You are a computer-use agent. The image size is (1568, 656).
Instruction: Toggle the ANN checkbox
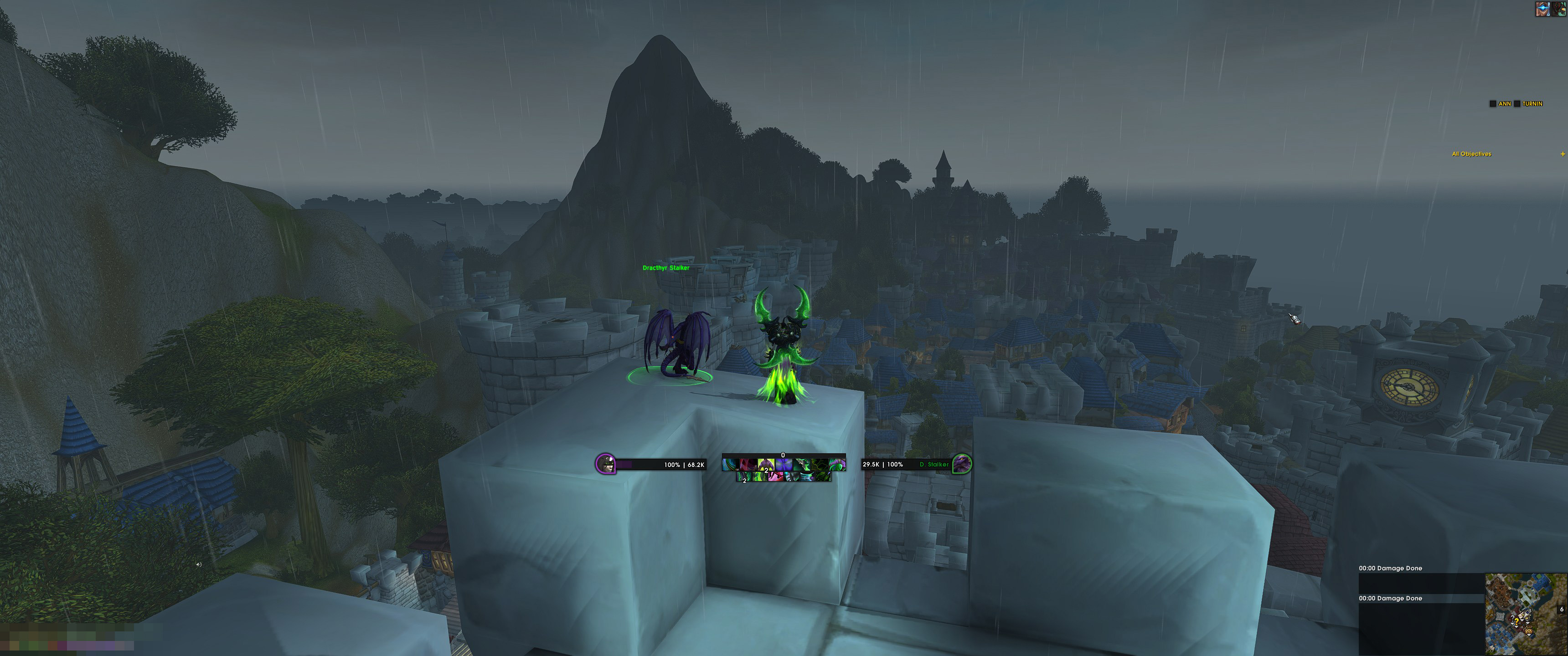coord(1492,104)
